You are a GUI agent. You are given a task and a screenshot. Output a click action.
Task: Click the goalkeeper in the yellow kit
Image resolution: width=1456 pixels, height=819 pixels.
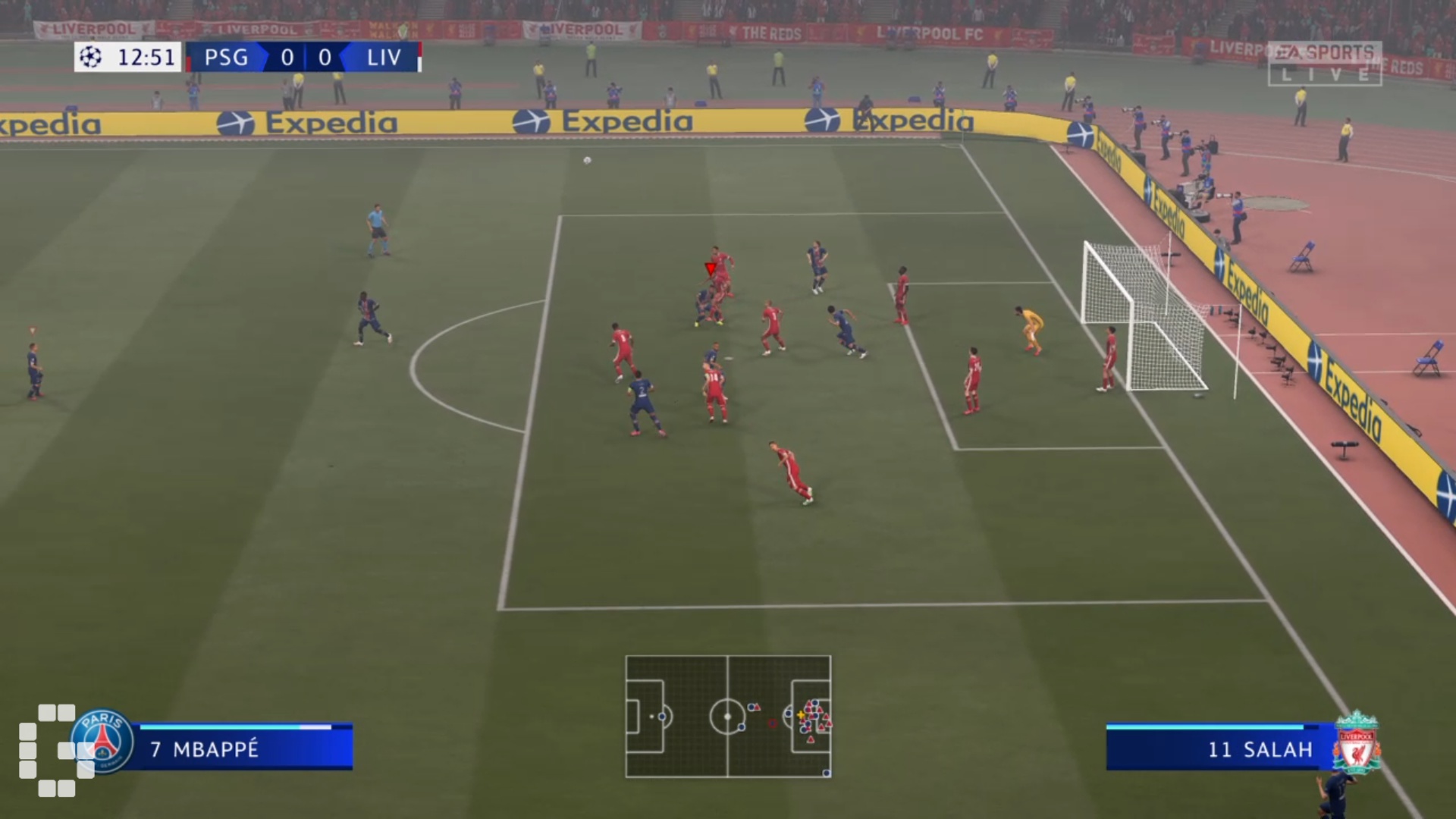click(1030, 326)
